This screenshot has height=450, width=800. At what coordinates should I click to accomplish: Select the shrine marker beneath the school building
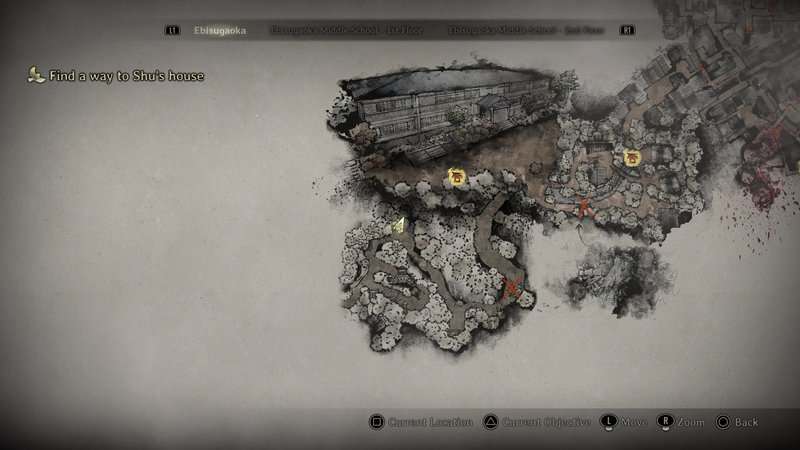(x=457, y=178)
